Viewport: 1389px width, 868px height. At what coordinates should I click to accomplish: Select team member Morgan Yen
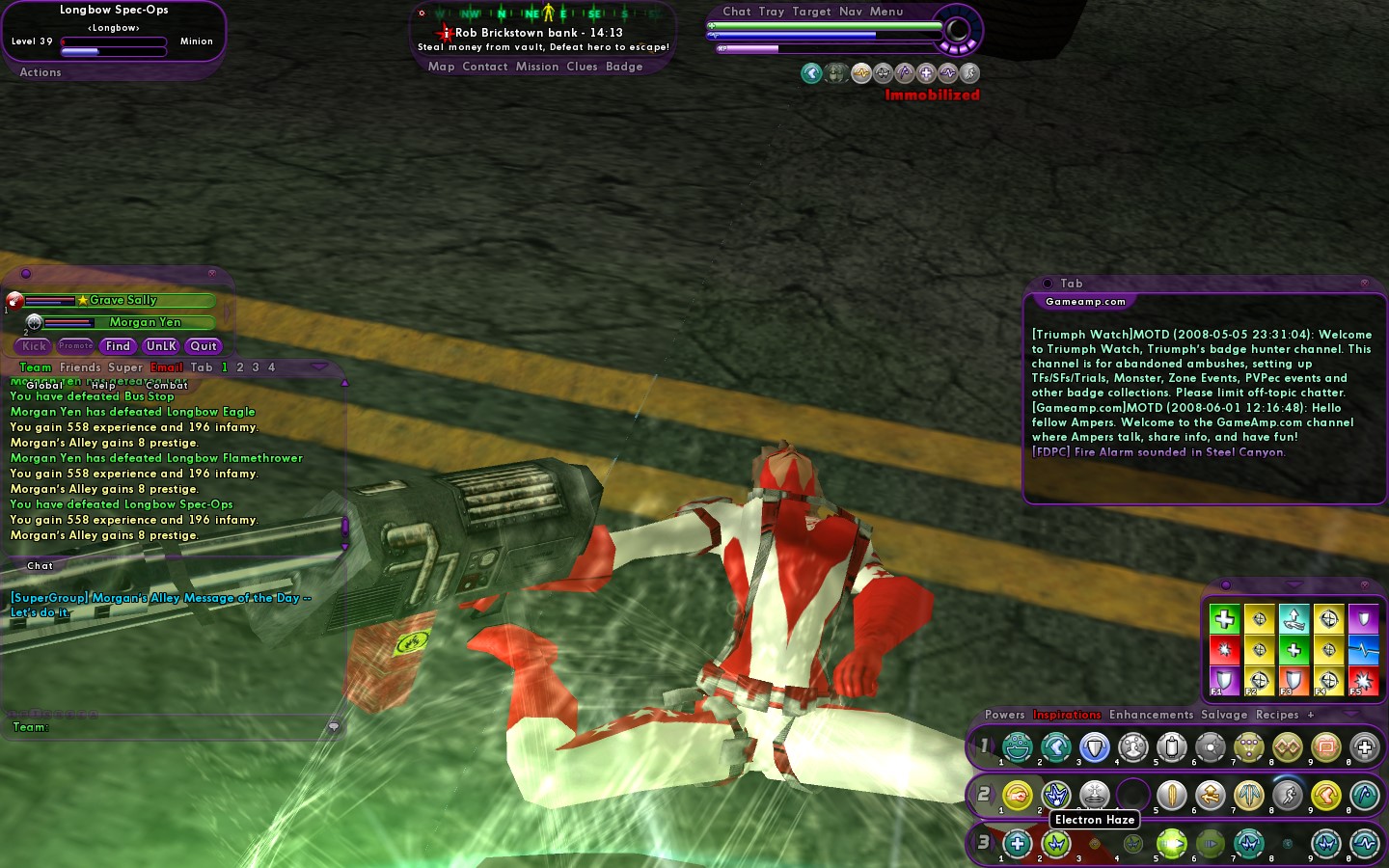click(x=145, y=322)
